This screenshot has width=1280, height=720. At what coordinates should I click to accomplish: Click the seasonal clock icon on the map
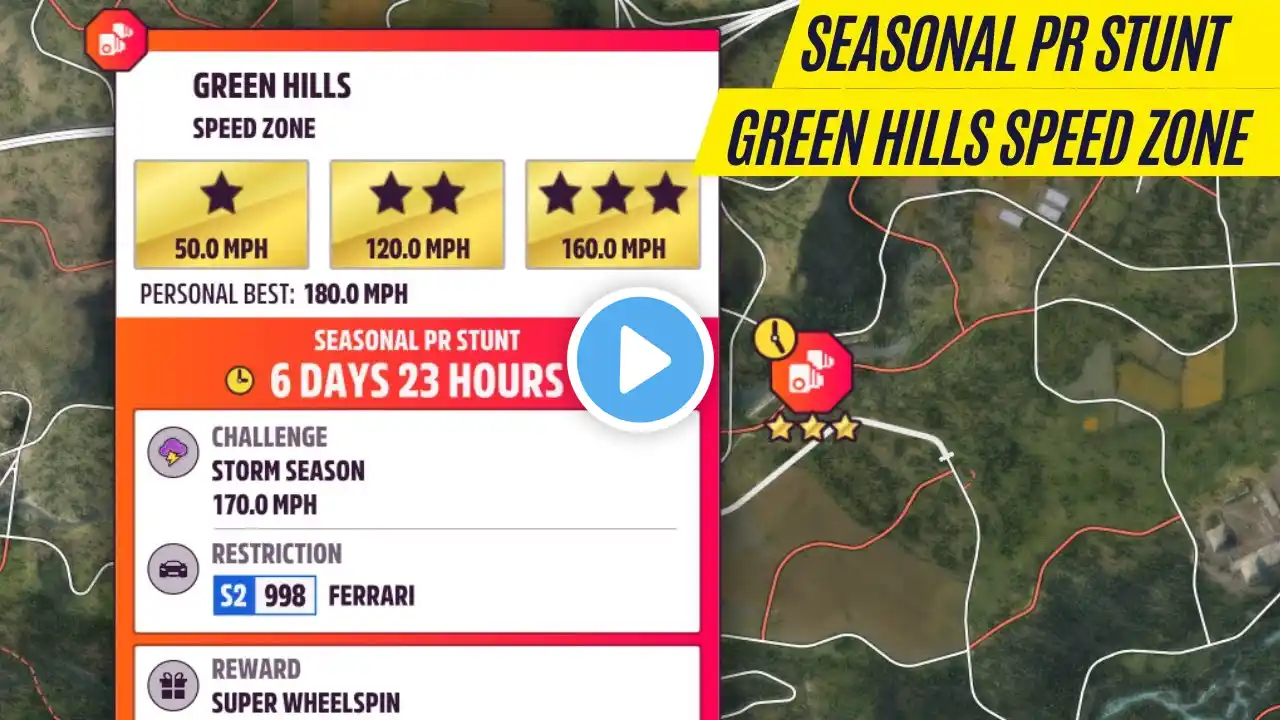772,339
